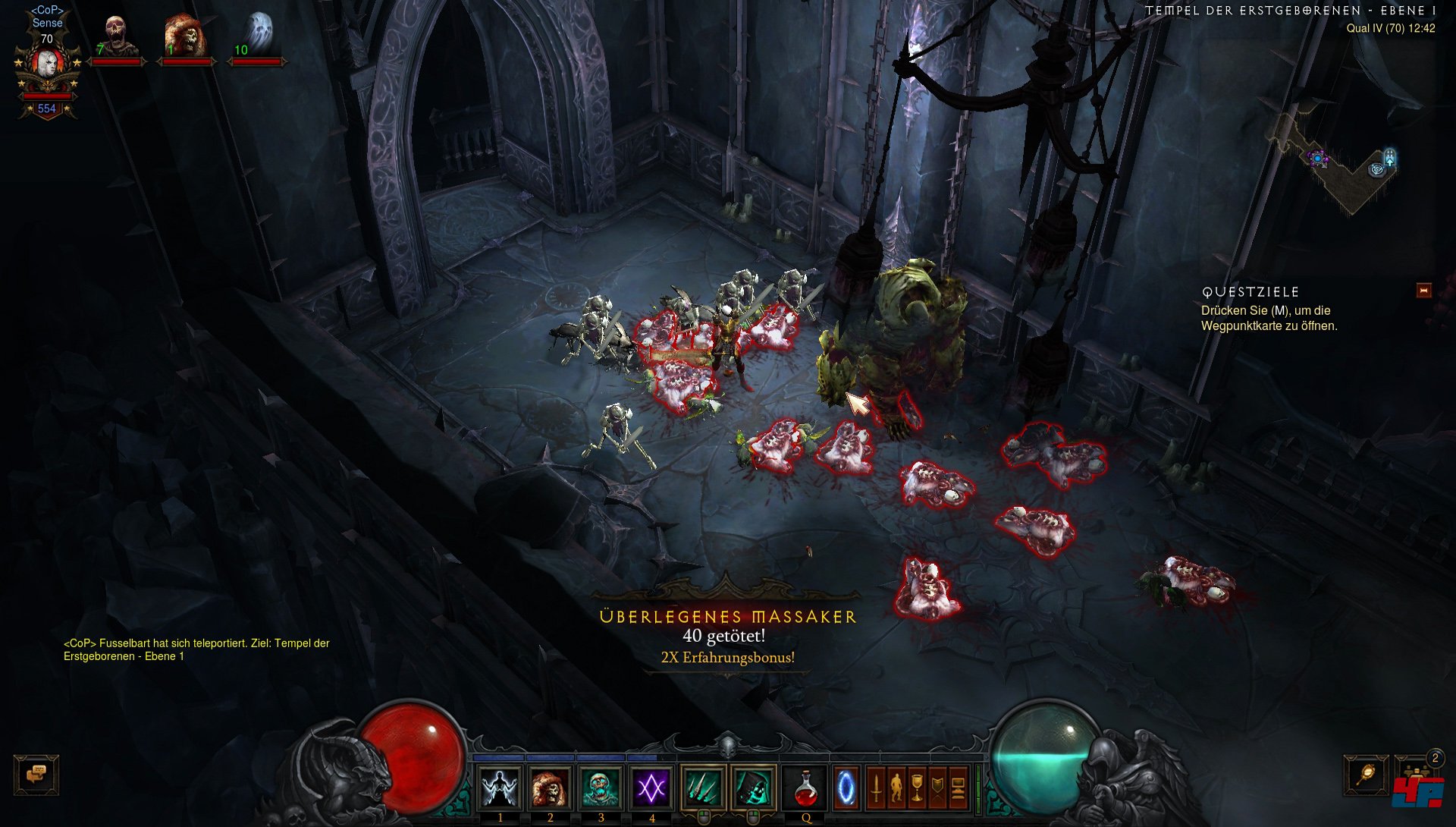Viewport: 1456px width, 827px height.
Task: Open the character figure menu button
Action: pyautogui.click(x=896, y=788)
